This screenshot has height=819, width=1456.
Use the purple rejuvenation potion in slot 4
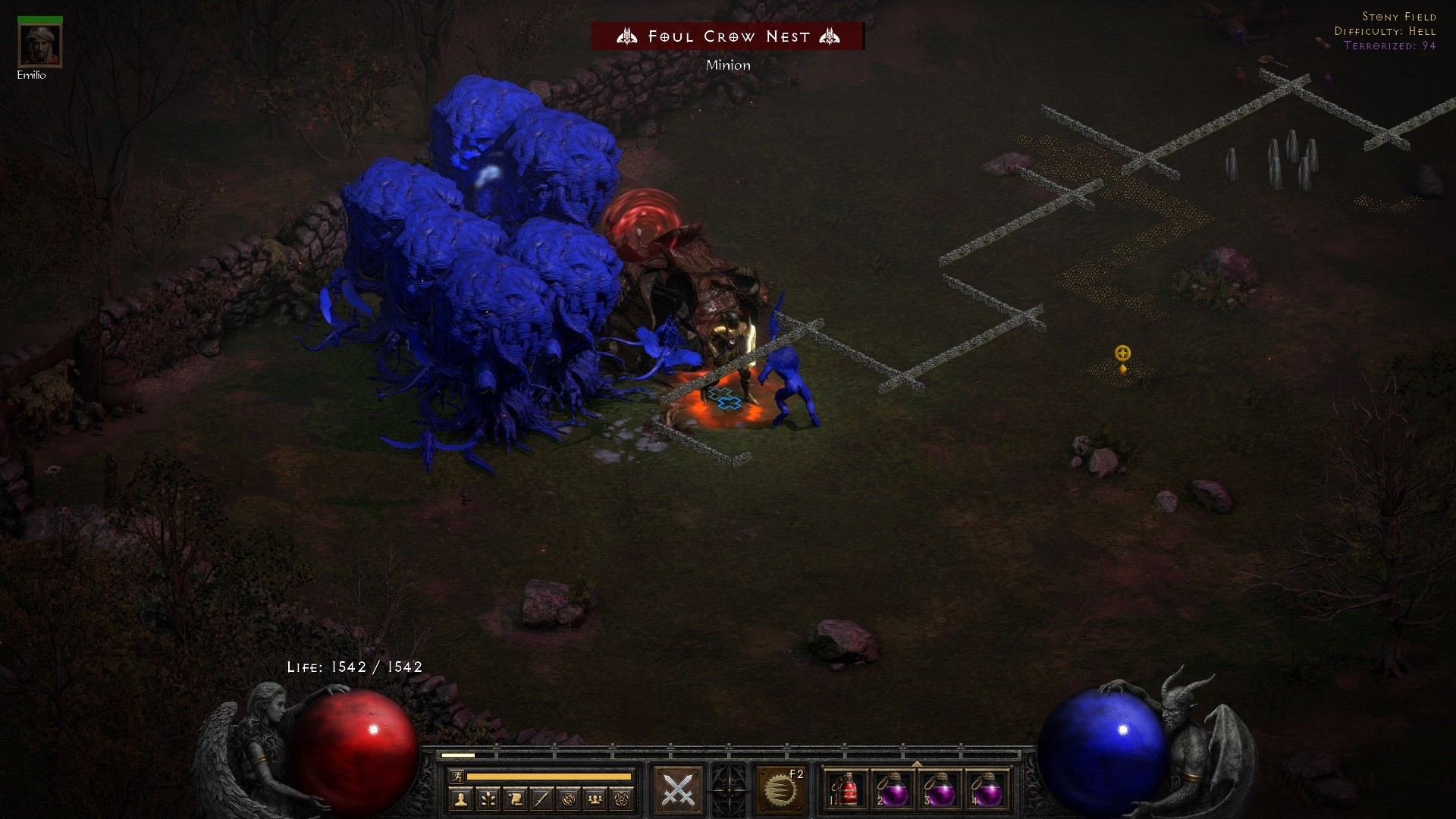click(987, 790)
